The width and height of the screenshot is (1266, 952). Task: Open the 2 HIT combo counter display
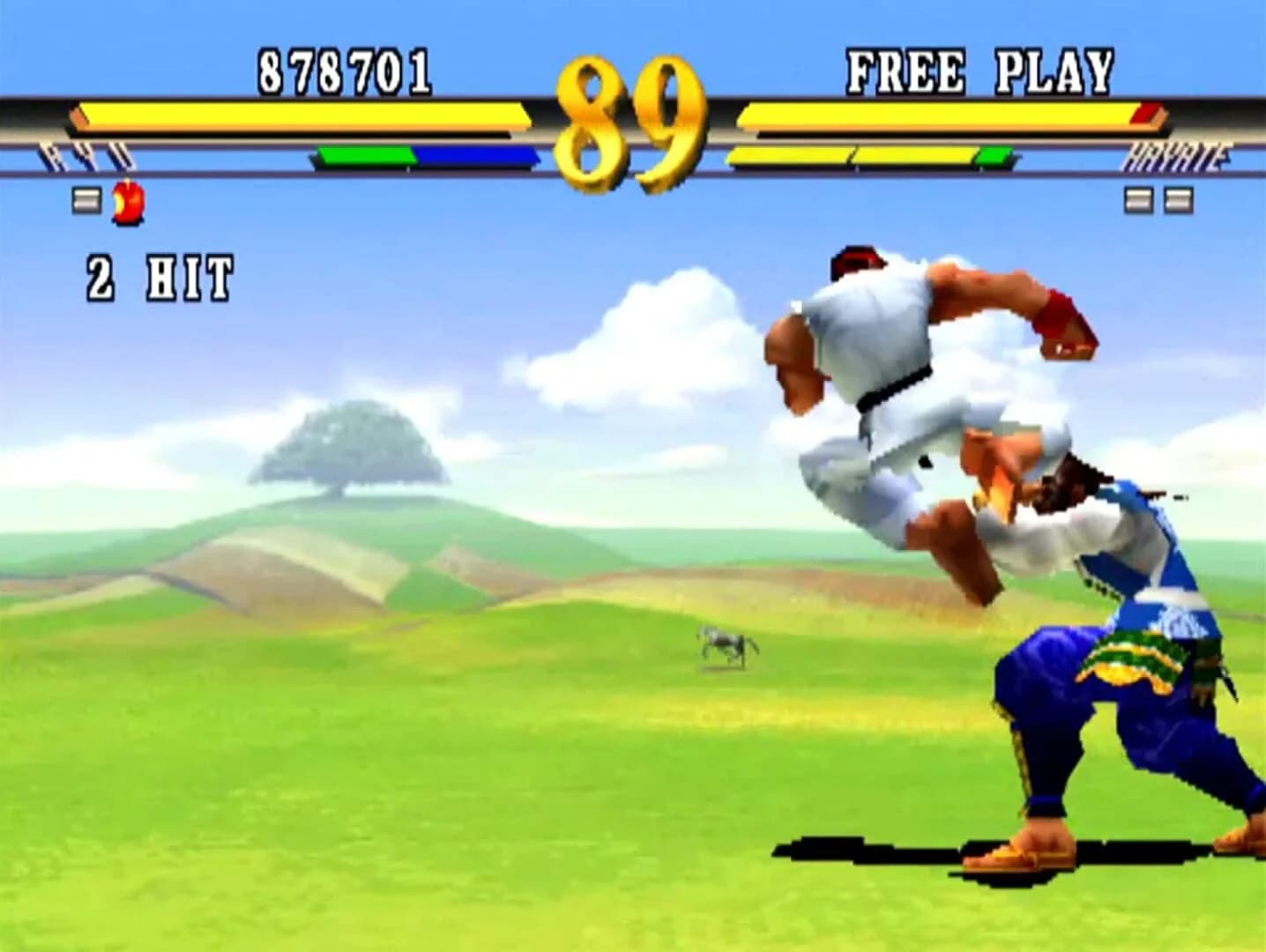(x=159, y=276)
